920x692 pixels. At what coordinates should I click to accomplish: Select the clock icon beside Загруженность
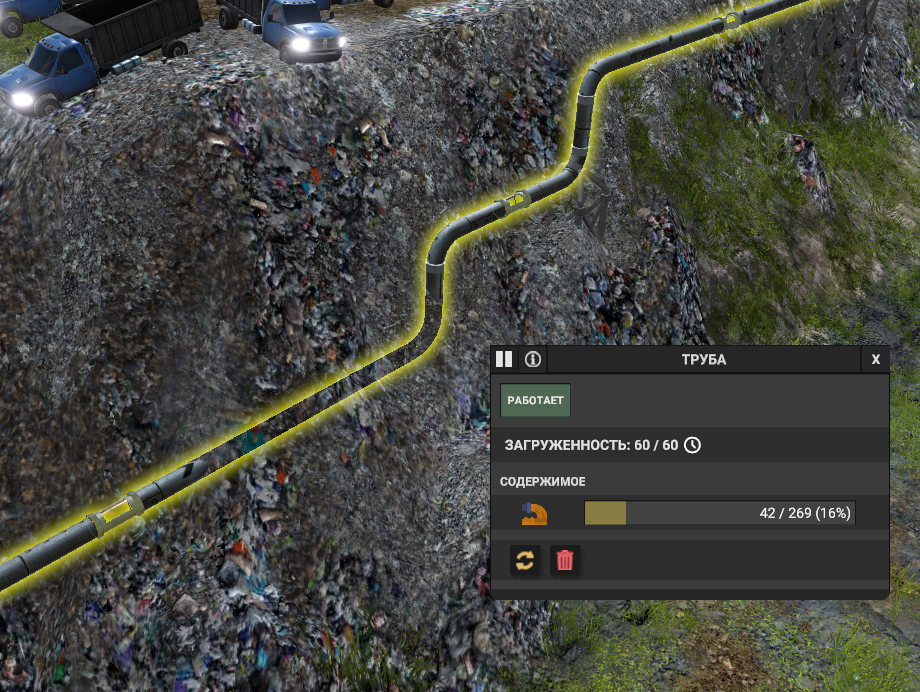(692, 444)
